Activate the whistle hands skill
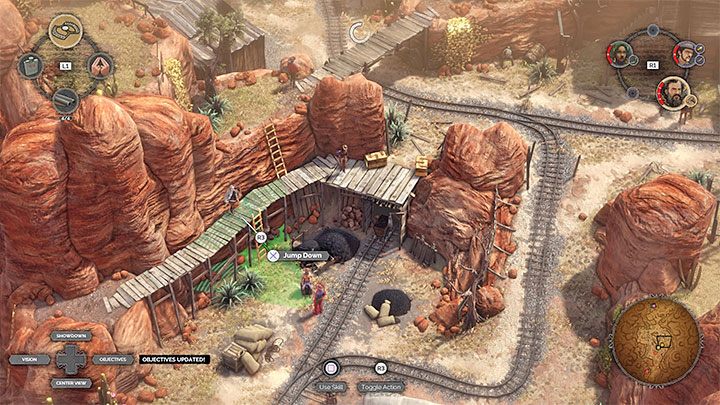Image resolution: width=720 pixels, height=405 pixels. pos(101,65)
